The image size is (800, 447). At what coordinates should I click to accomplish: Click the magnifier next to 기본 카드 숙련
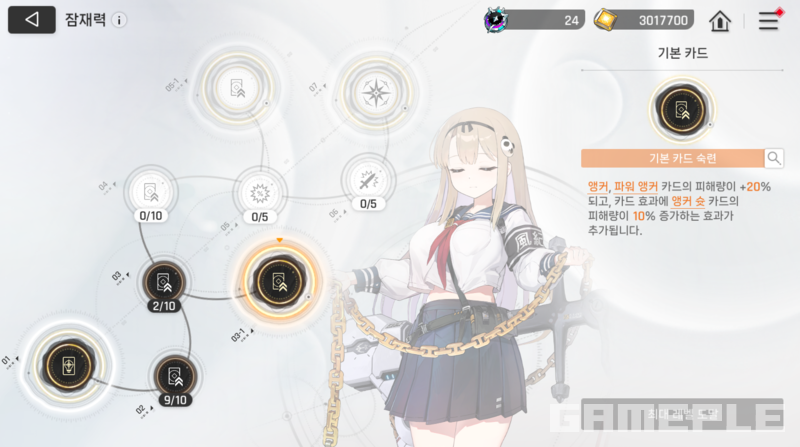click(x=774, y=158)
